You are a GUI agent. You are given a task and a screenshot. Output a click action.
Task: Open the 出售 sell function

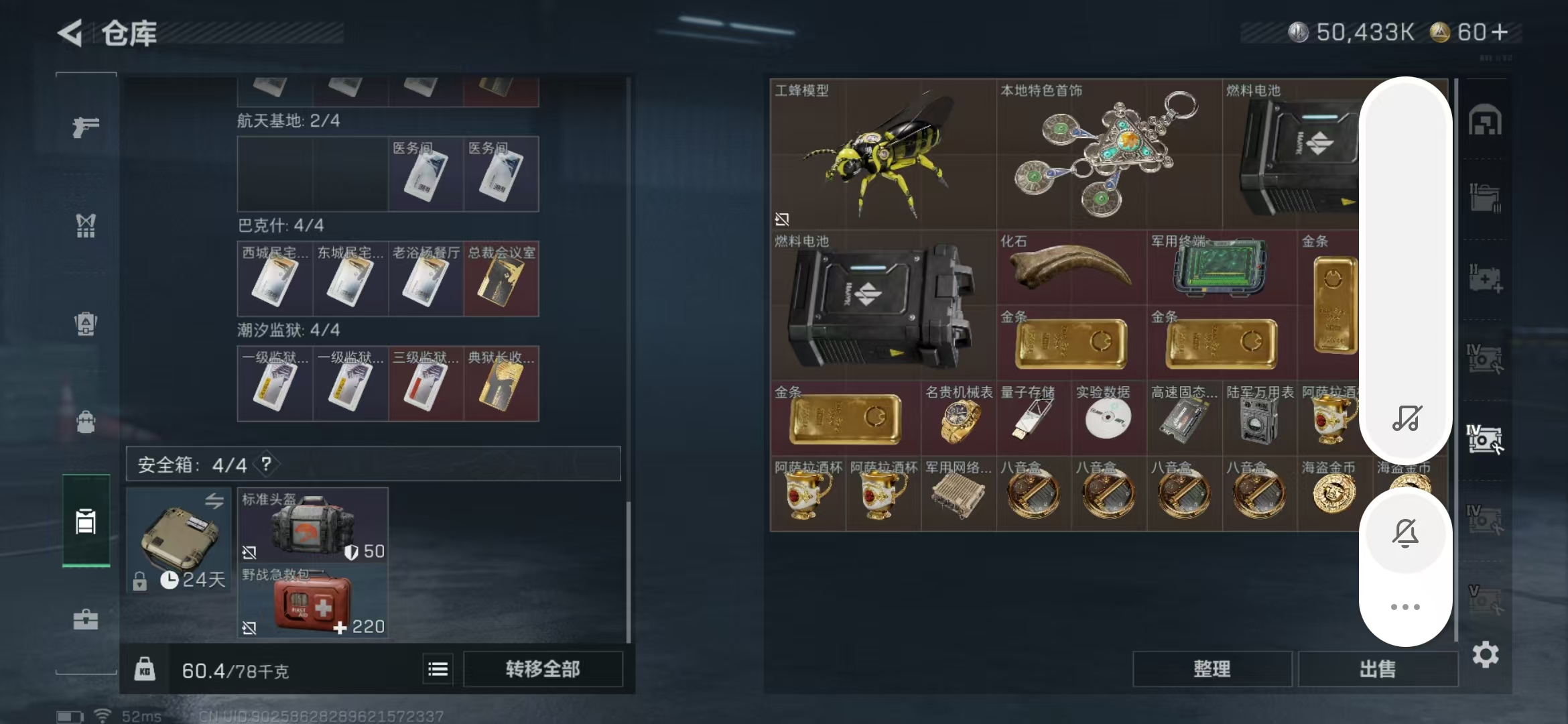(x=1378, y=669)
